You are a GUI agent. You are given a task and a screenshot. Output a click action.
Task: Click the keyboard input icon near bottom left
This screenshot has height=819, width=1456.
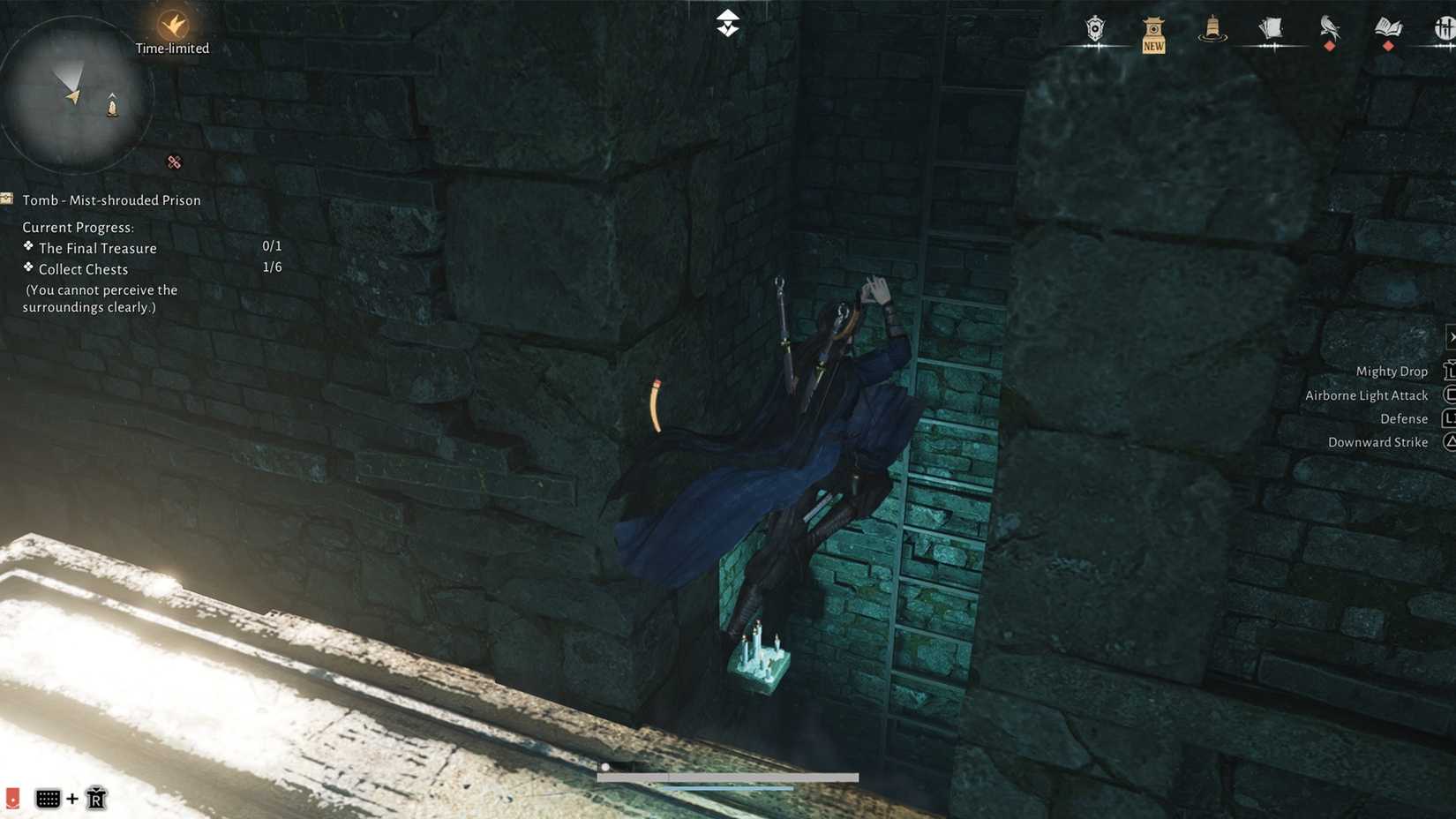[x=49, y=798]
